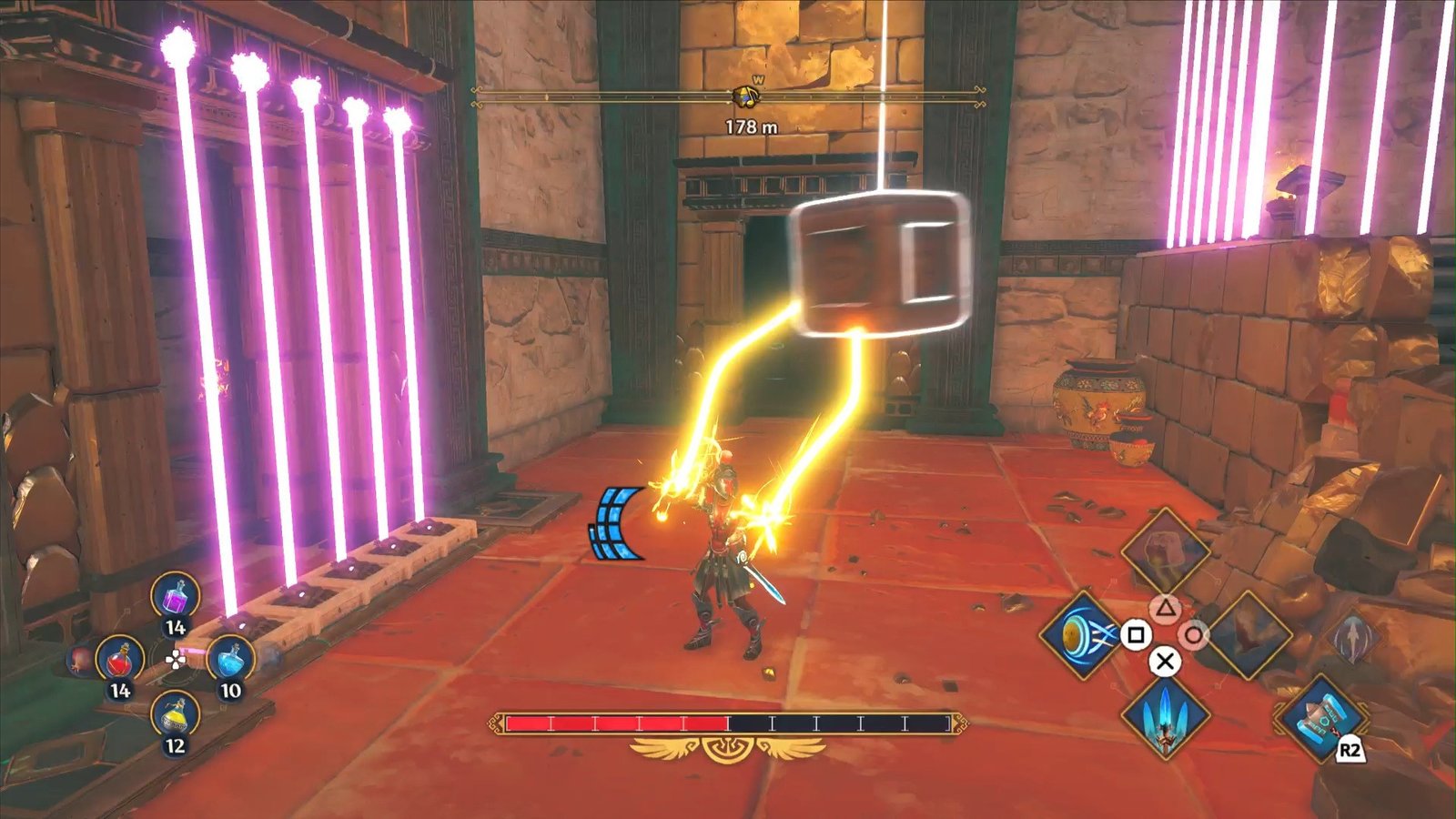Screen dimensions: 1456x819
Task: Choose the dimmed wing ability diamond
Action: (1248, 634)
